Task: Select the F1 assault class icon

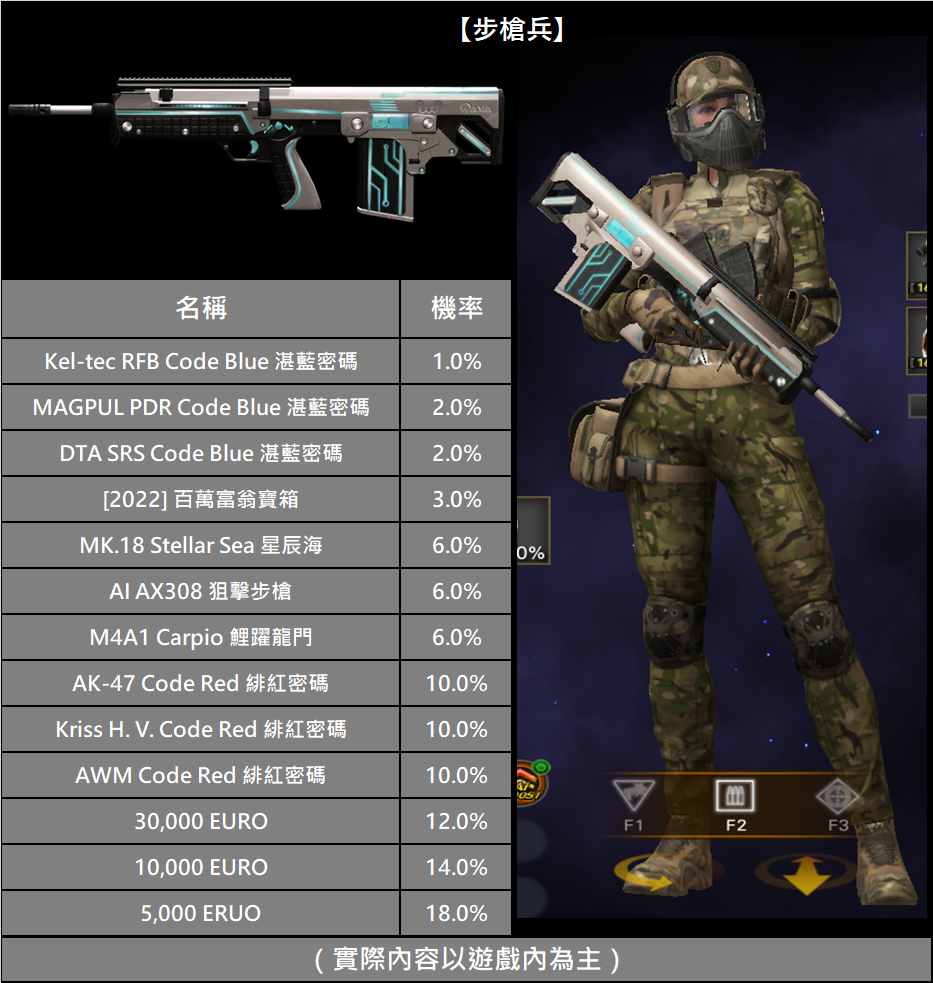Action: point(633,797)
